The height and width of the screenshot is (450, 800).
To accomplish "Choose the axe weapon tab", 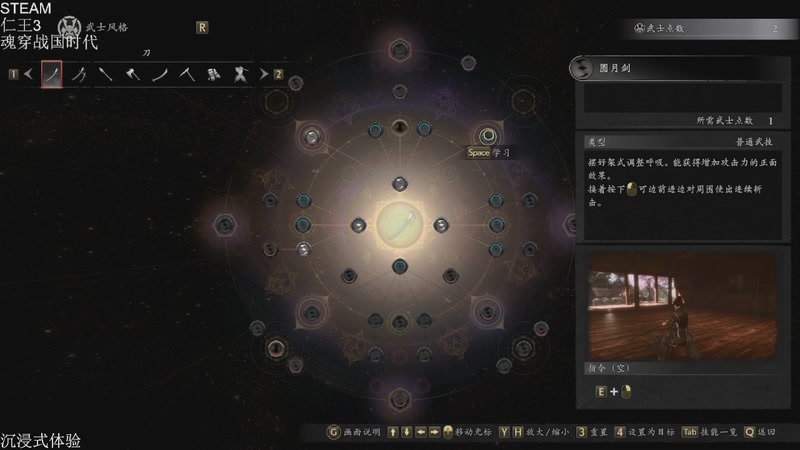I will click(132, 74).
